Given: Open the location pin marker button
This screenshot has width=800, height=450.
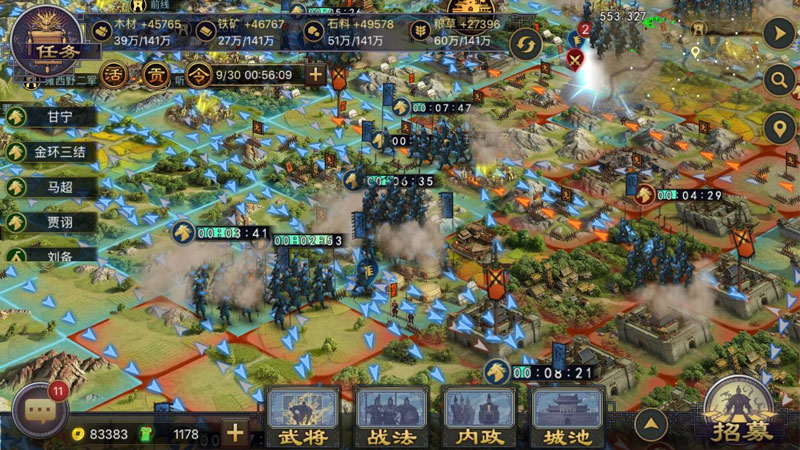Looking at the screenshot, I should [x=778, y=128].
